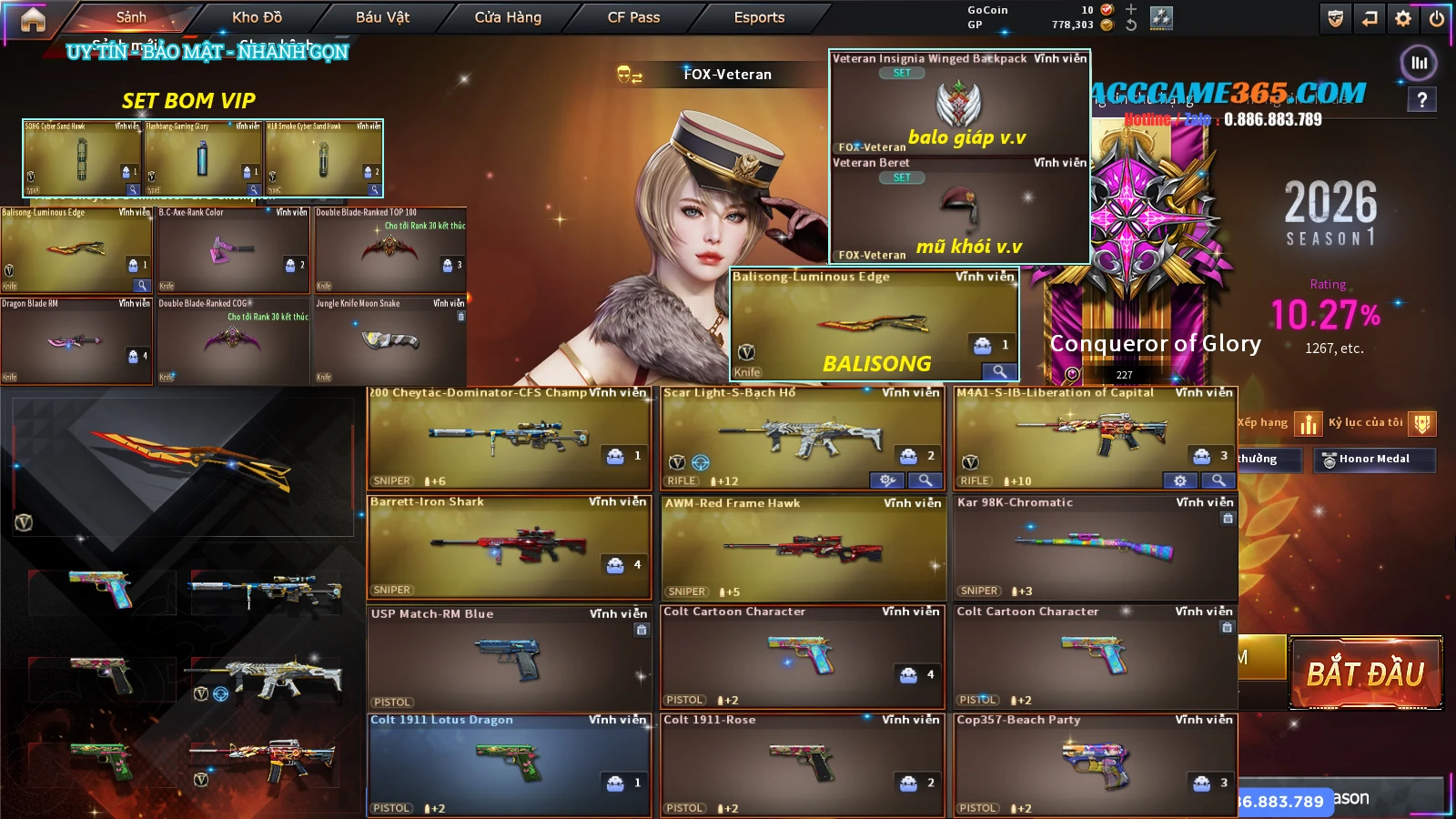Select the Colt 1911 Lotus Dragon pistol
The width and height of the screenshot is (1456, 819).
coord(509,765)
